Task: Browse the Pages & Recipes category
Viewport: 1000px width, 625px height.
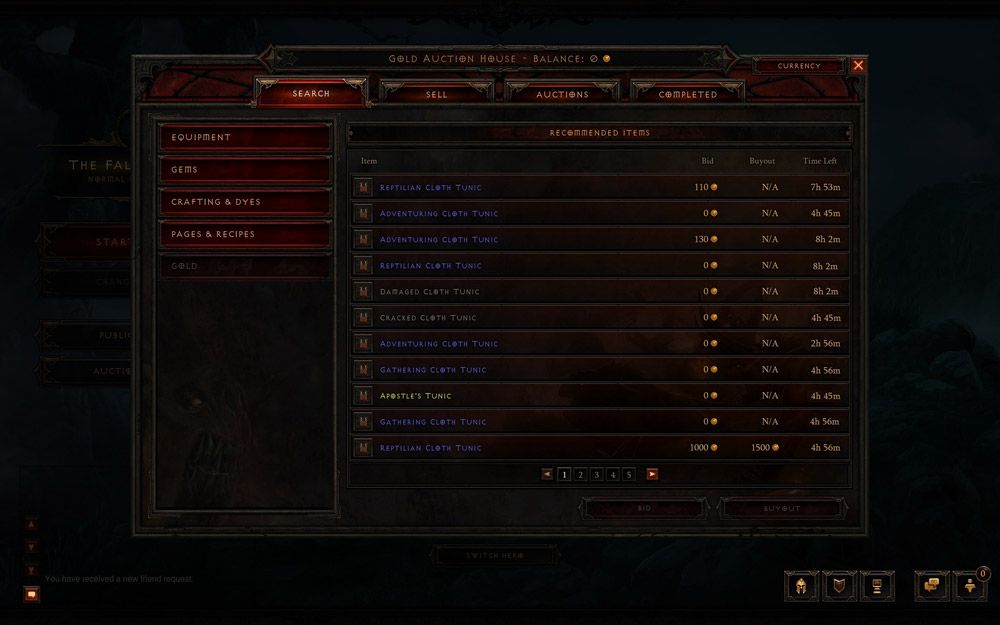Action: click(245, 234)
